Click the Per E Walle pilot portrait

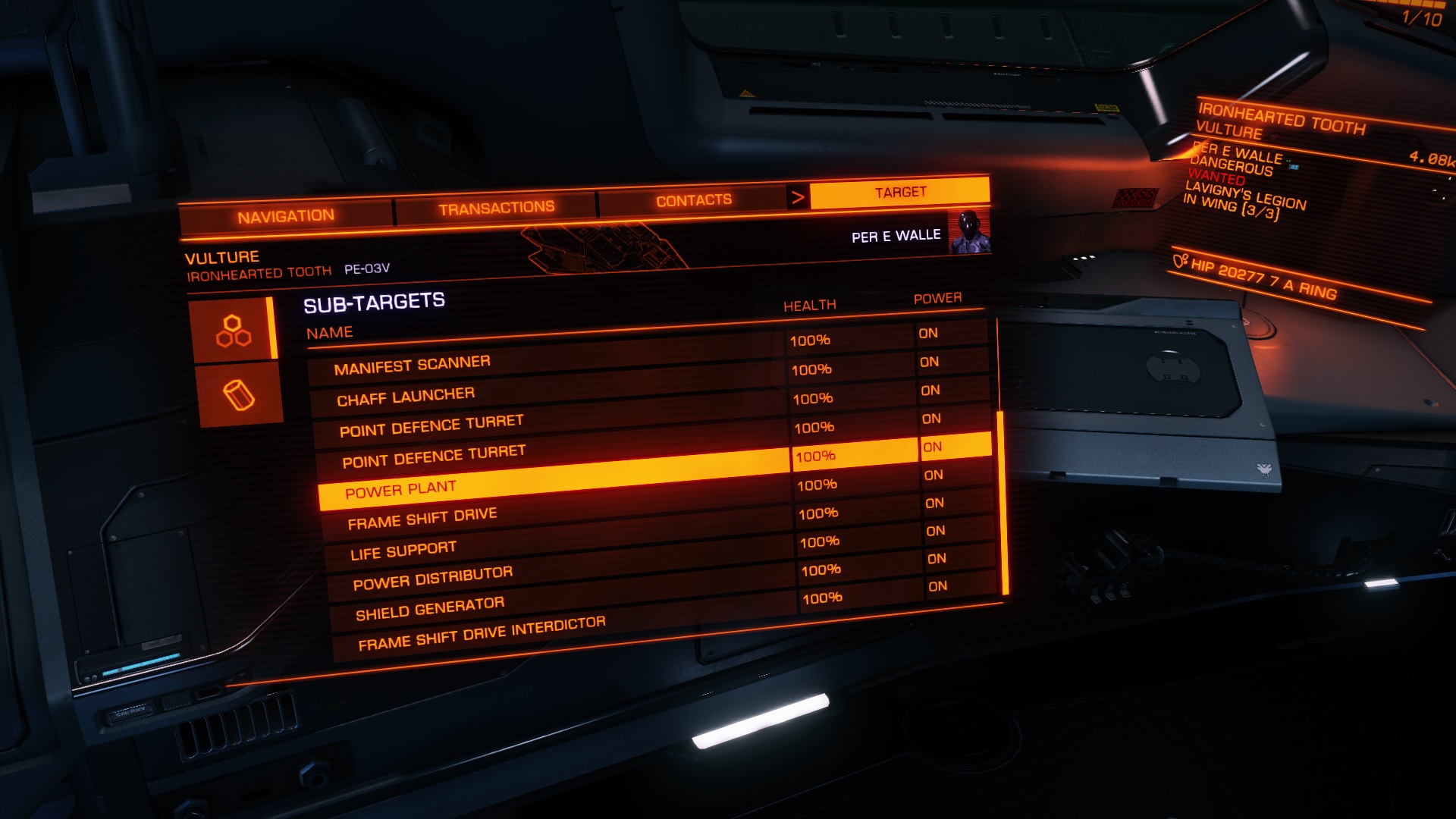[x=970, y=232]
